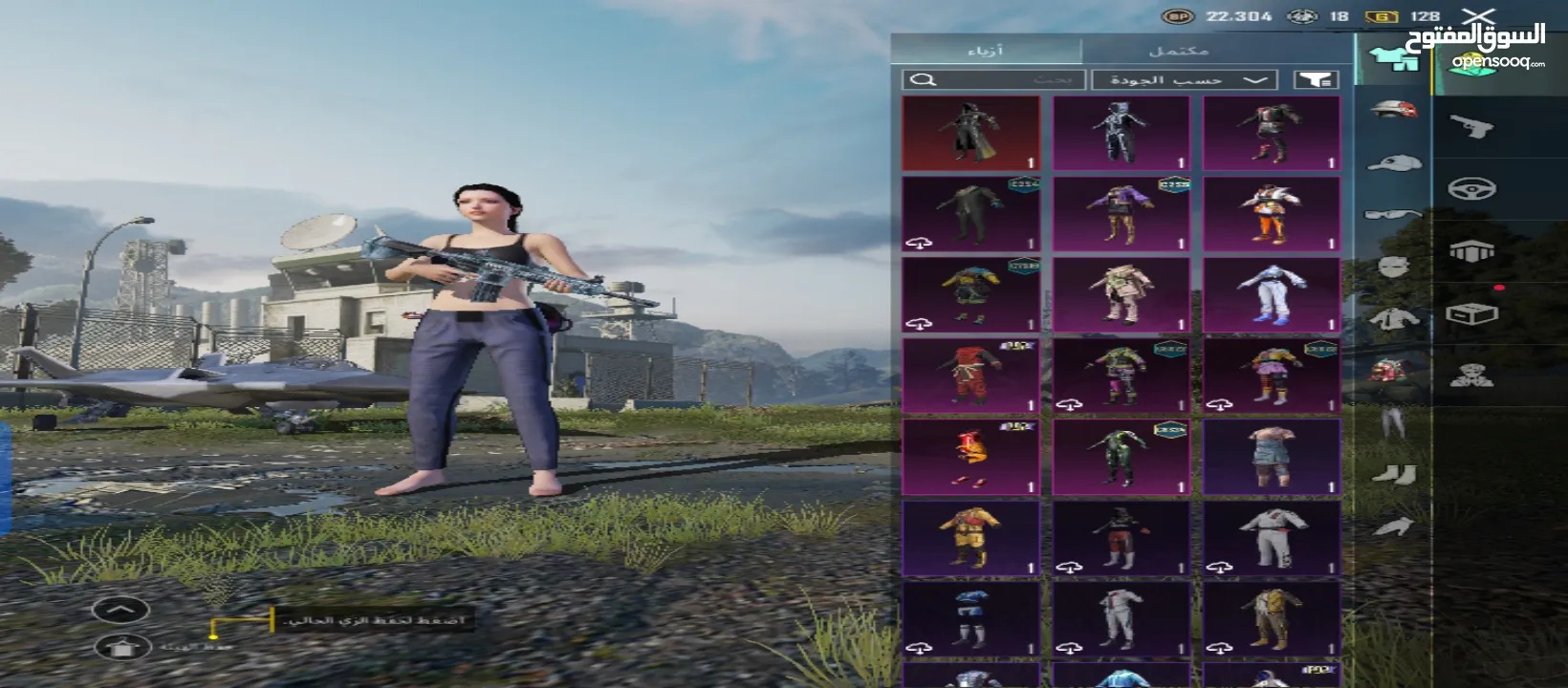Open the crate box section with red dot
The height and width of the screenshot is (688, 1568).
1471,313
